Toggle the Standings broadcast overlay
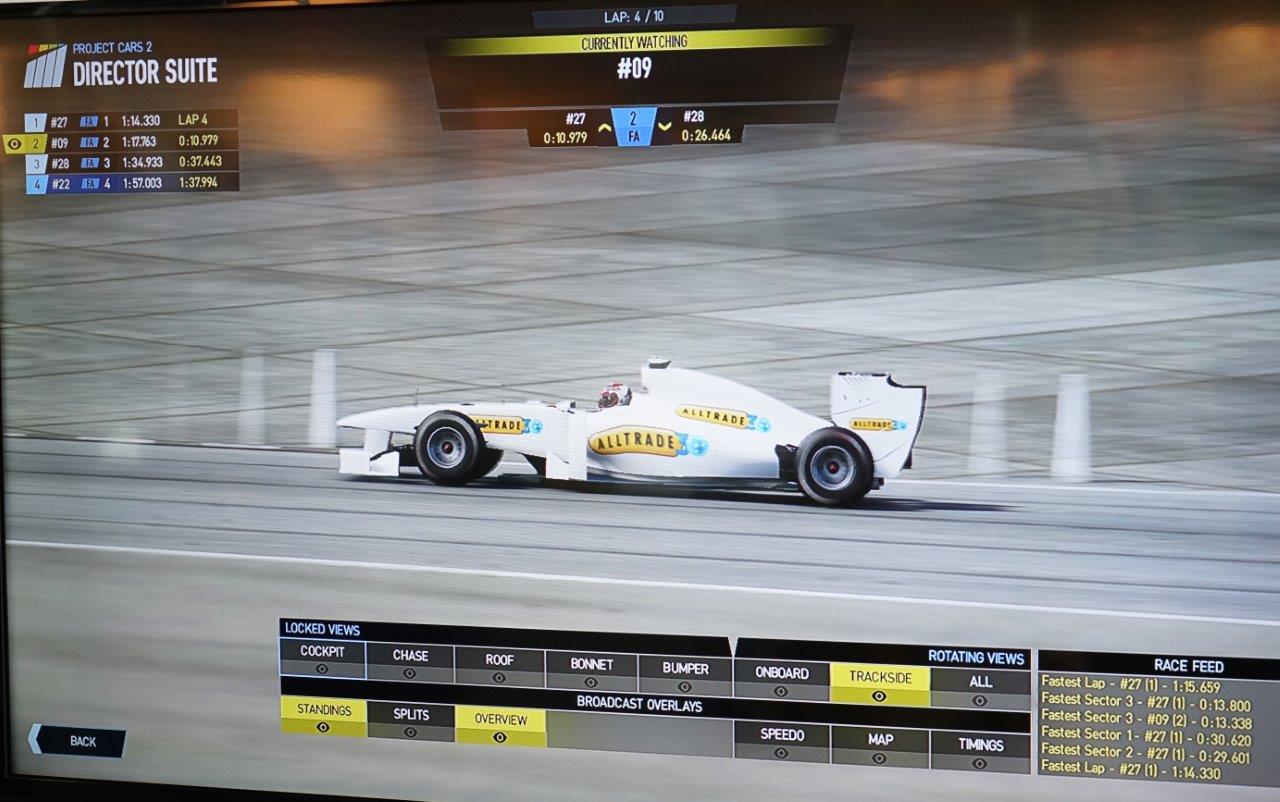The width and height of the screenshot is (1280, 802). tap(323, 717)
